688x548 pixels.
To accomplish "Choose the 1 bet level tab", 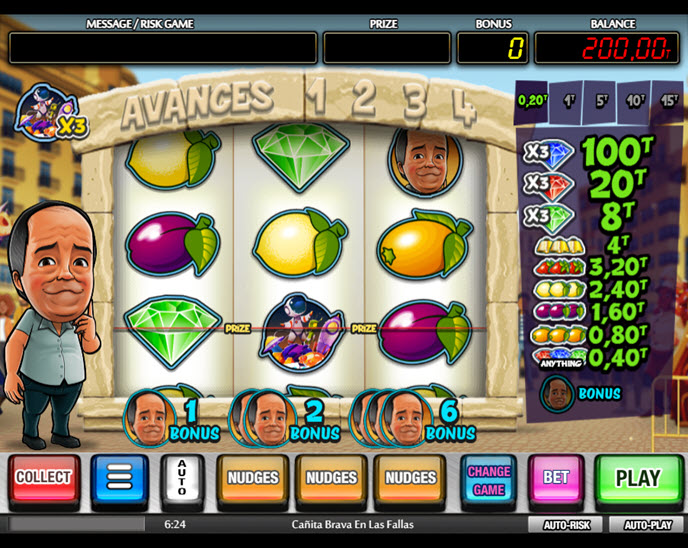I will pyautogui.click(x=568, y=100).
